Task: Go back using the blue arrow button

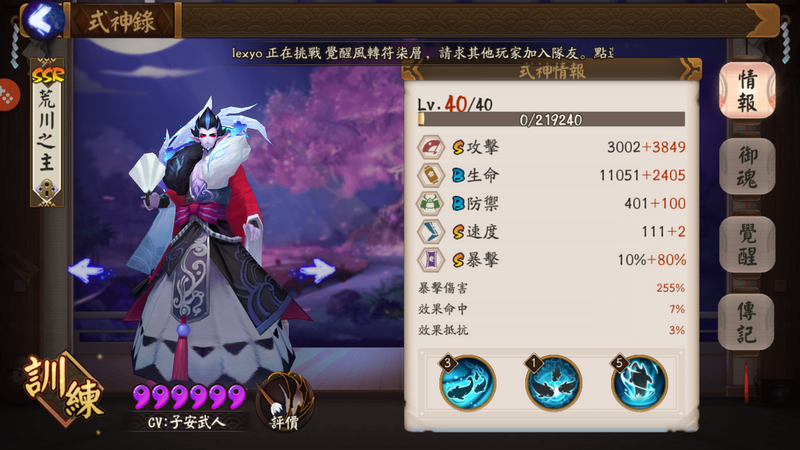Action: coord(42,19)
